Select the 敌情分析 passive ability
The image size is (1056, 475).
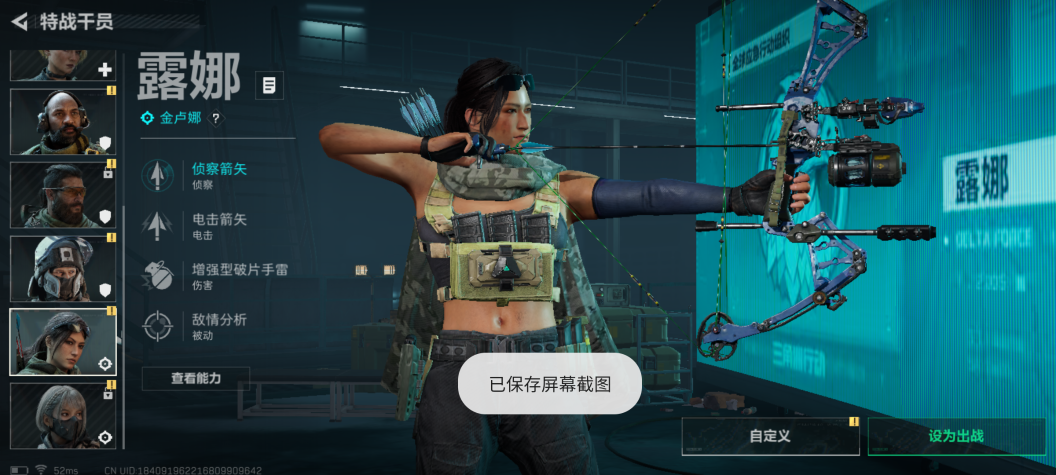coord(218,326)
